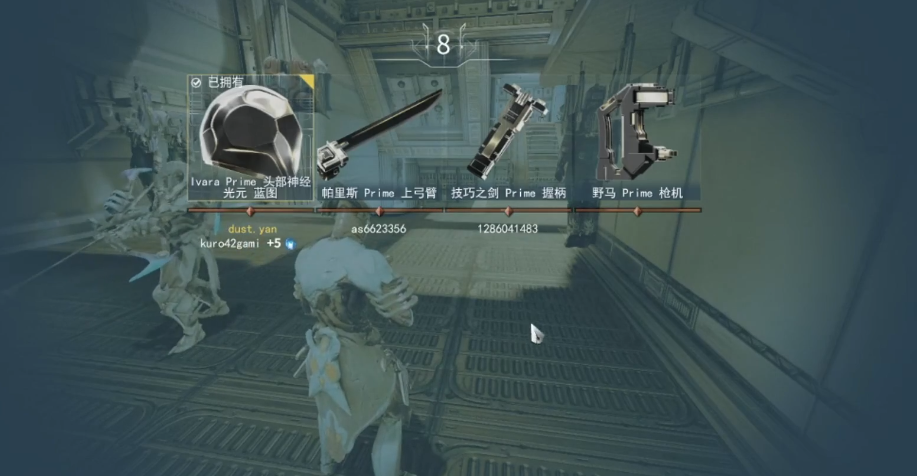Pick the Gunsen Prime handle reward

(x=508, y=137)
